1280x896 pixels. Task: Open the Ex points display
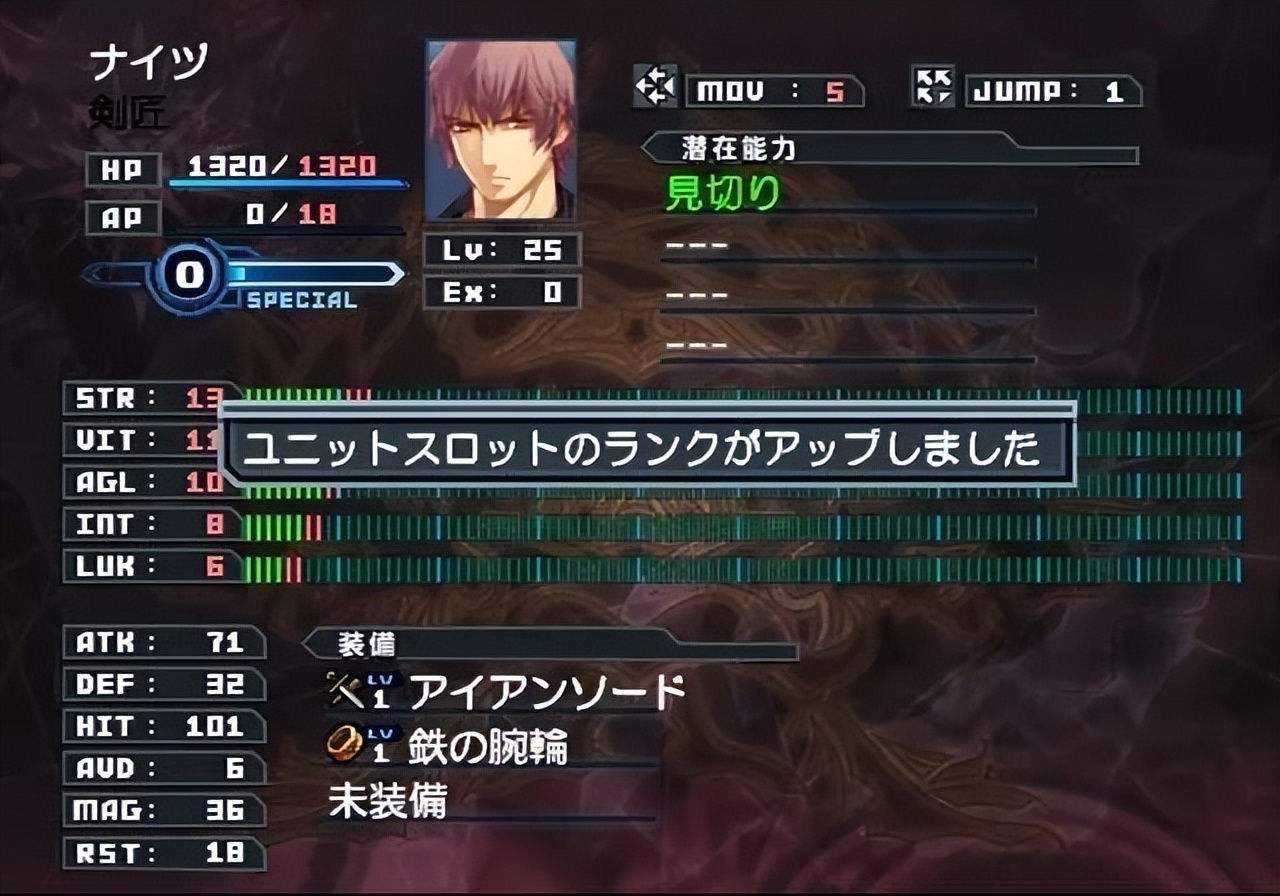coord(499,293)
